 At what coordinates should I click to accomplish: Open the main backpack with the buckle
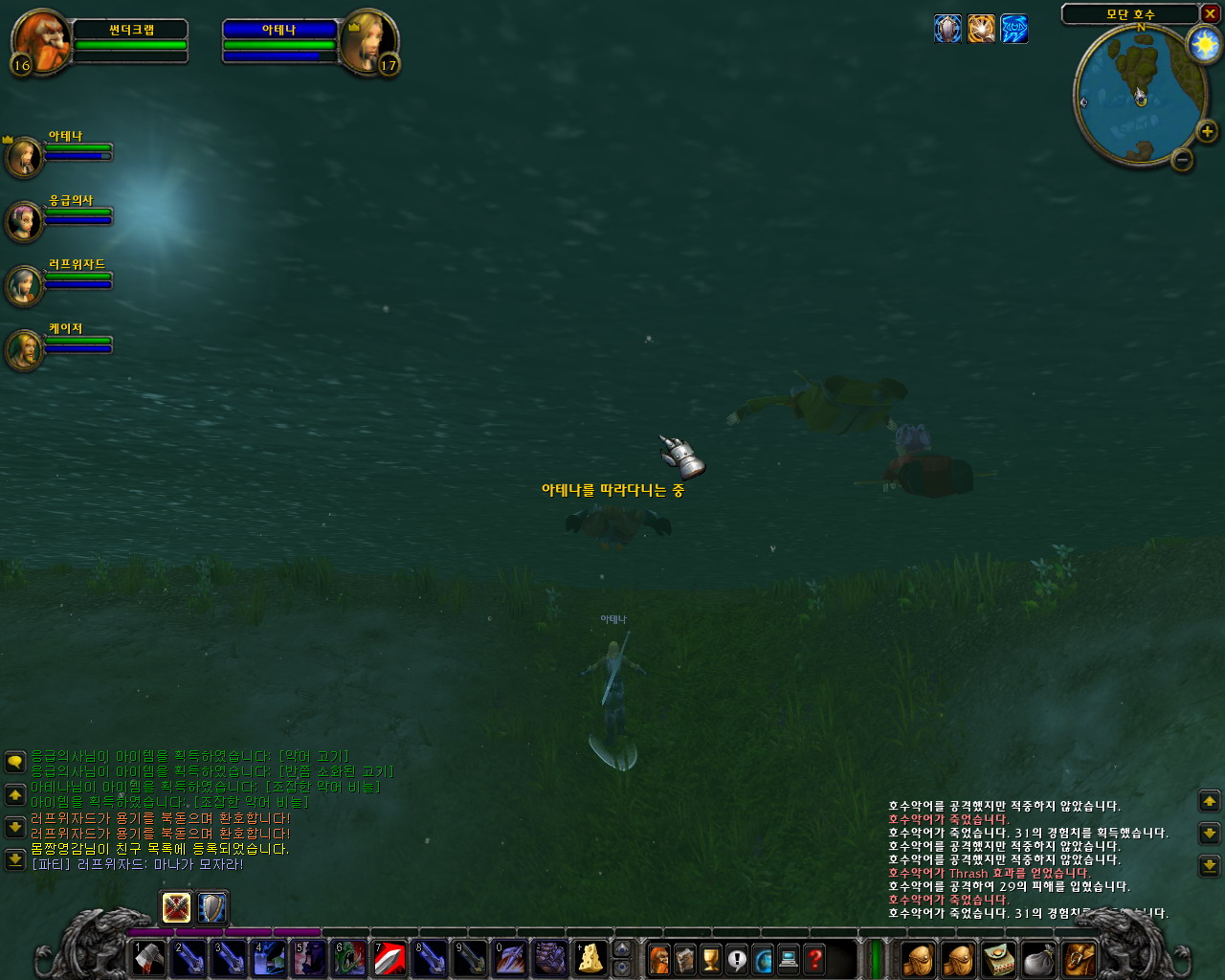tap(1079, 958)
